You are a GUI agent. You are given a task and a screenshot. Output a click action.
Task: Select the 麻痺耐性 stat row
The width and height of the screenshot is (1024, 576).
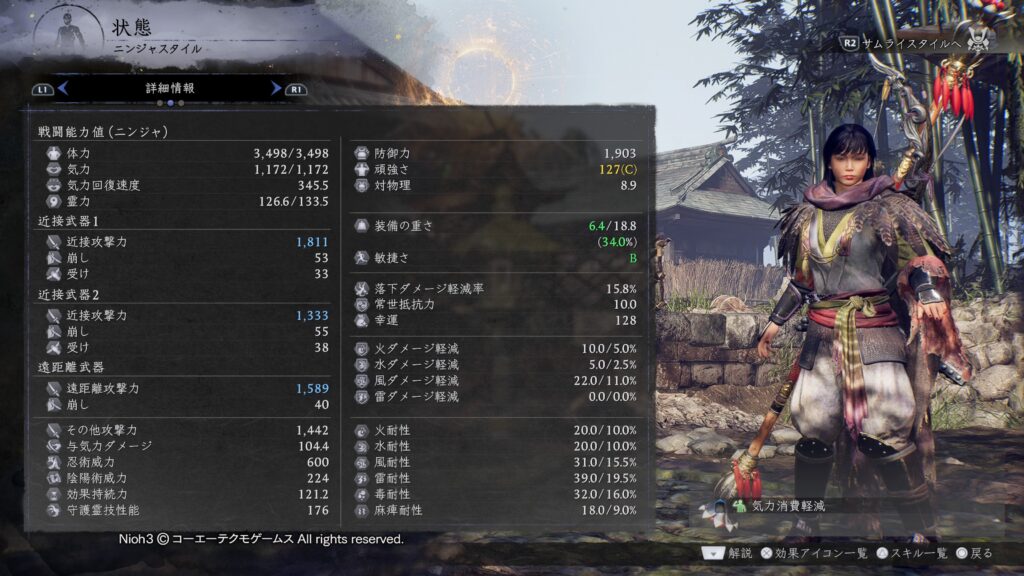(496, 510)
